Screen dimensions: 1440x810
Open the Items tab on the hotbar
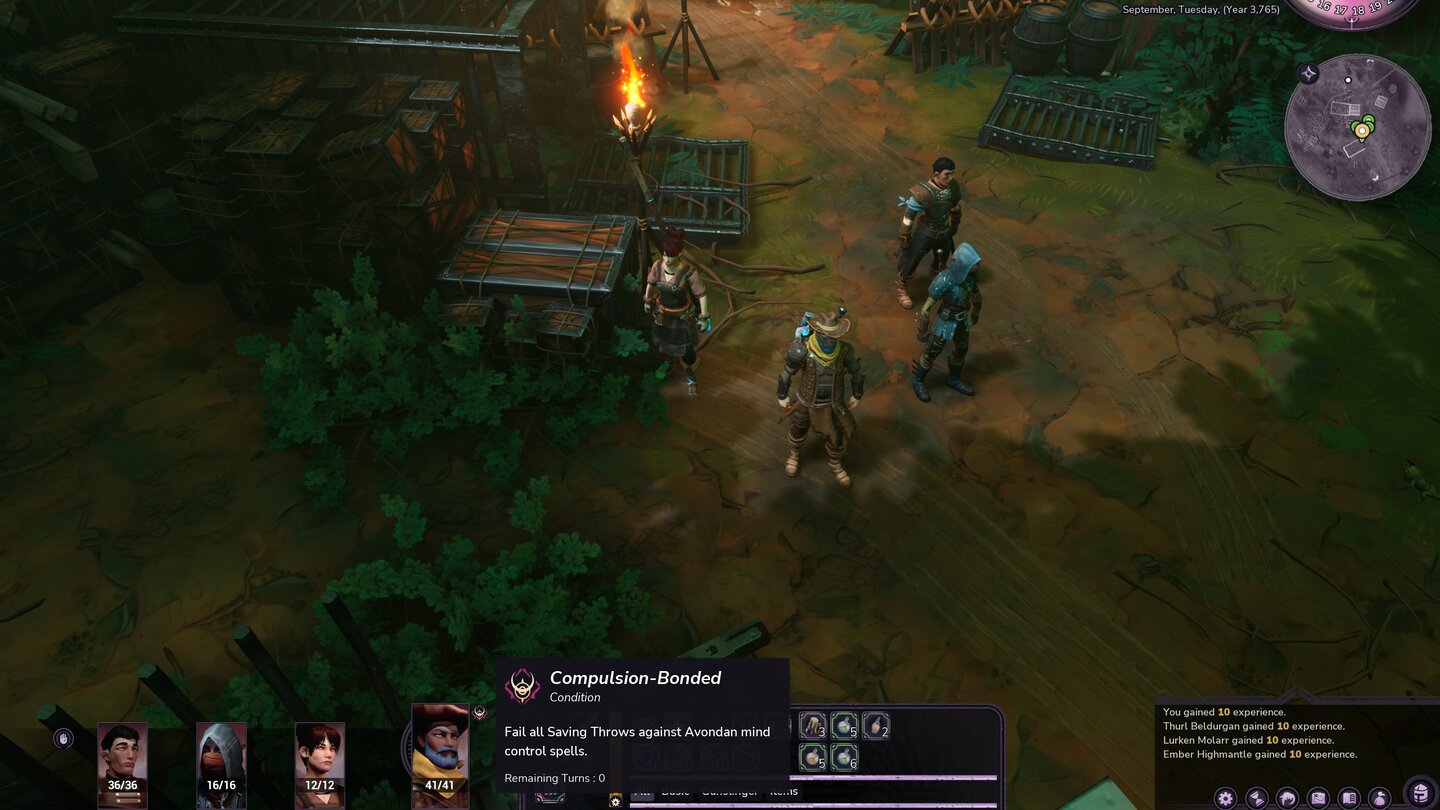pos(781,792)
